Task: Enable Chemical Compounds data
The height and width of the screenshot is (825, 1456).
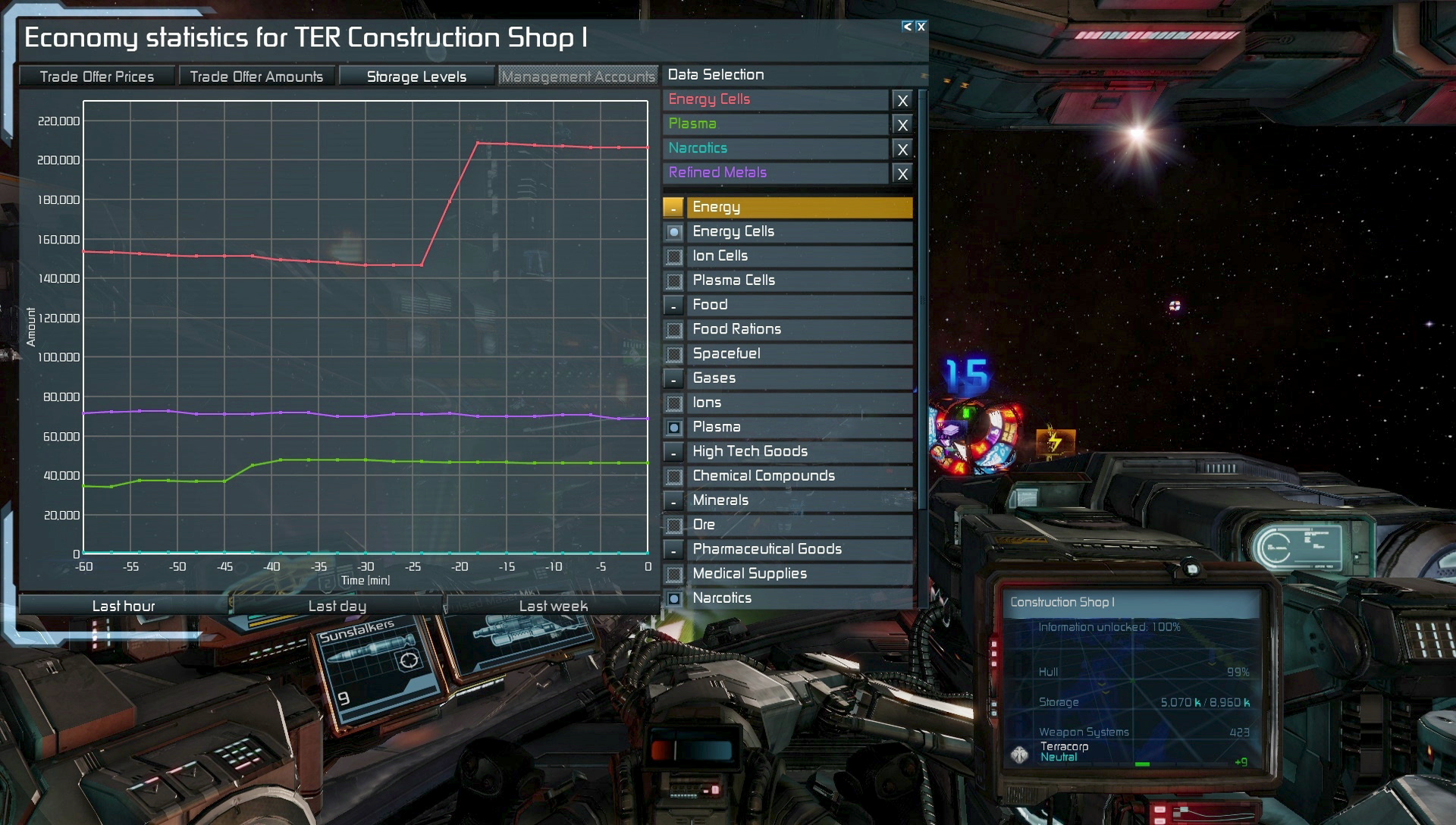Action: tap(673, 476)
